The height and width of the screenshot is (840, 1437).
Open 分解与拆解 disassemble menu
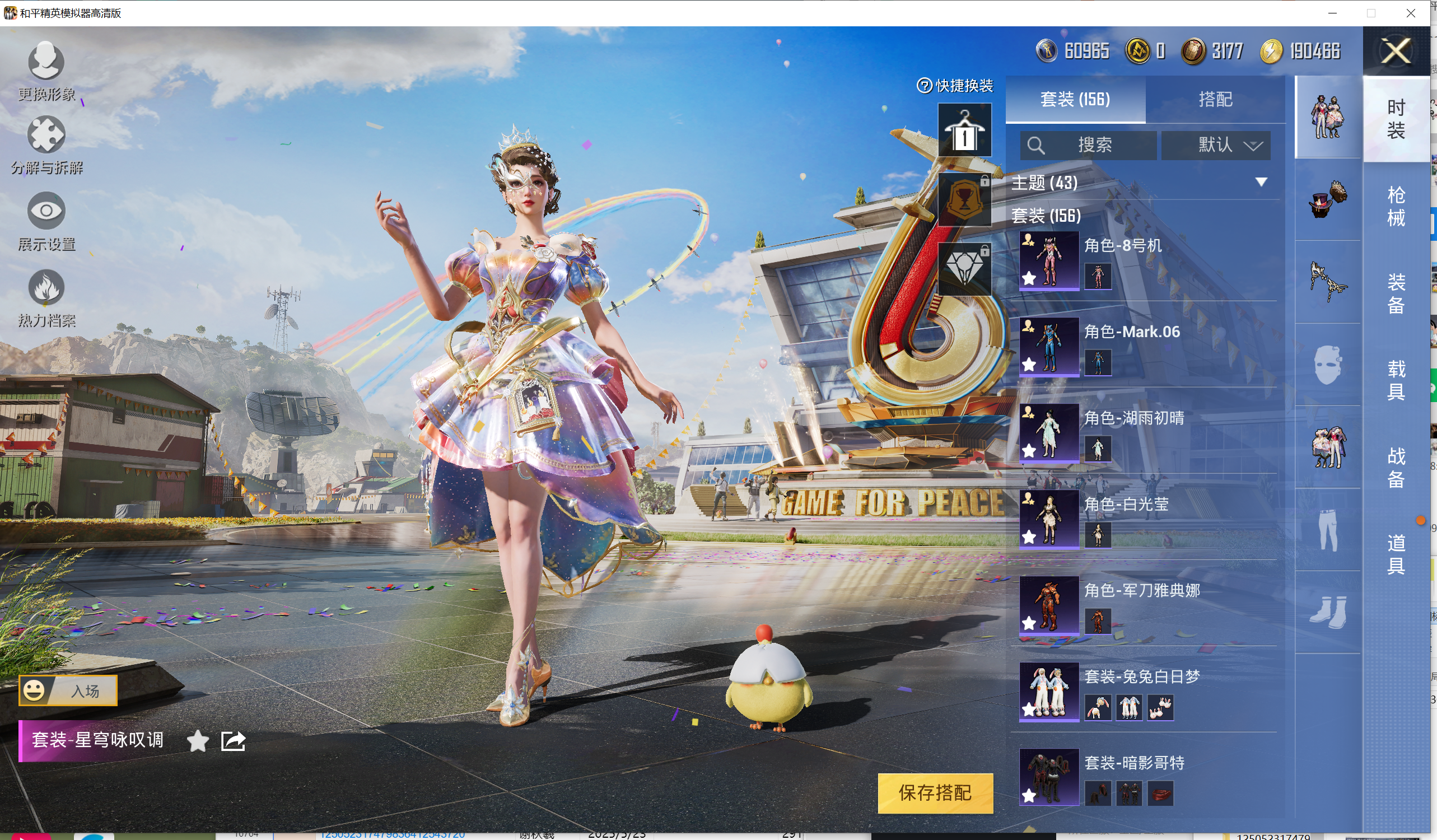pos(46,144)
